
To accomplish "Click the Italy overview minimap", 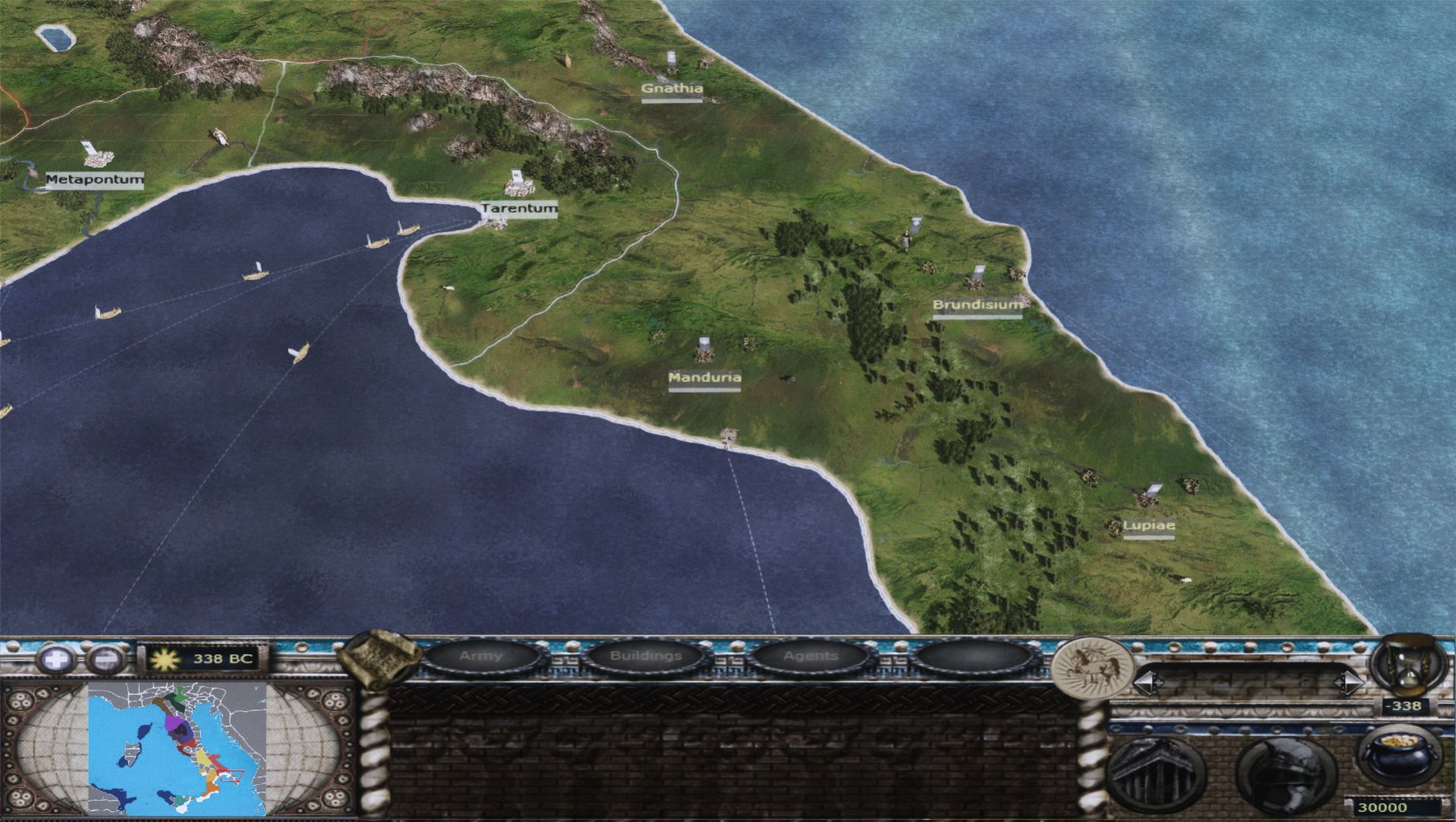I will (x=177, y=748).
